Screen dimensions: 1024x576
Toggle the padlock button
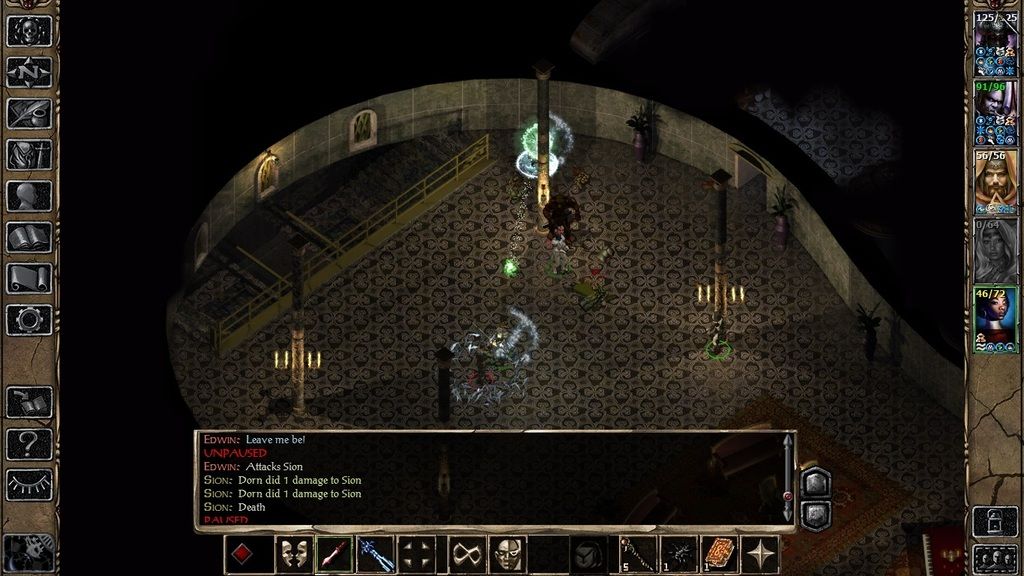pos(995,522)
